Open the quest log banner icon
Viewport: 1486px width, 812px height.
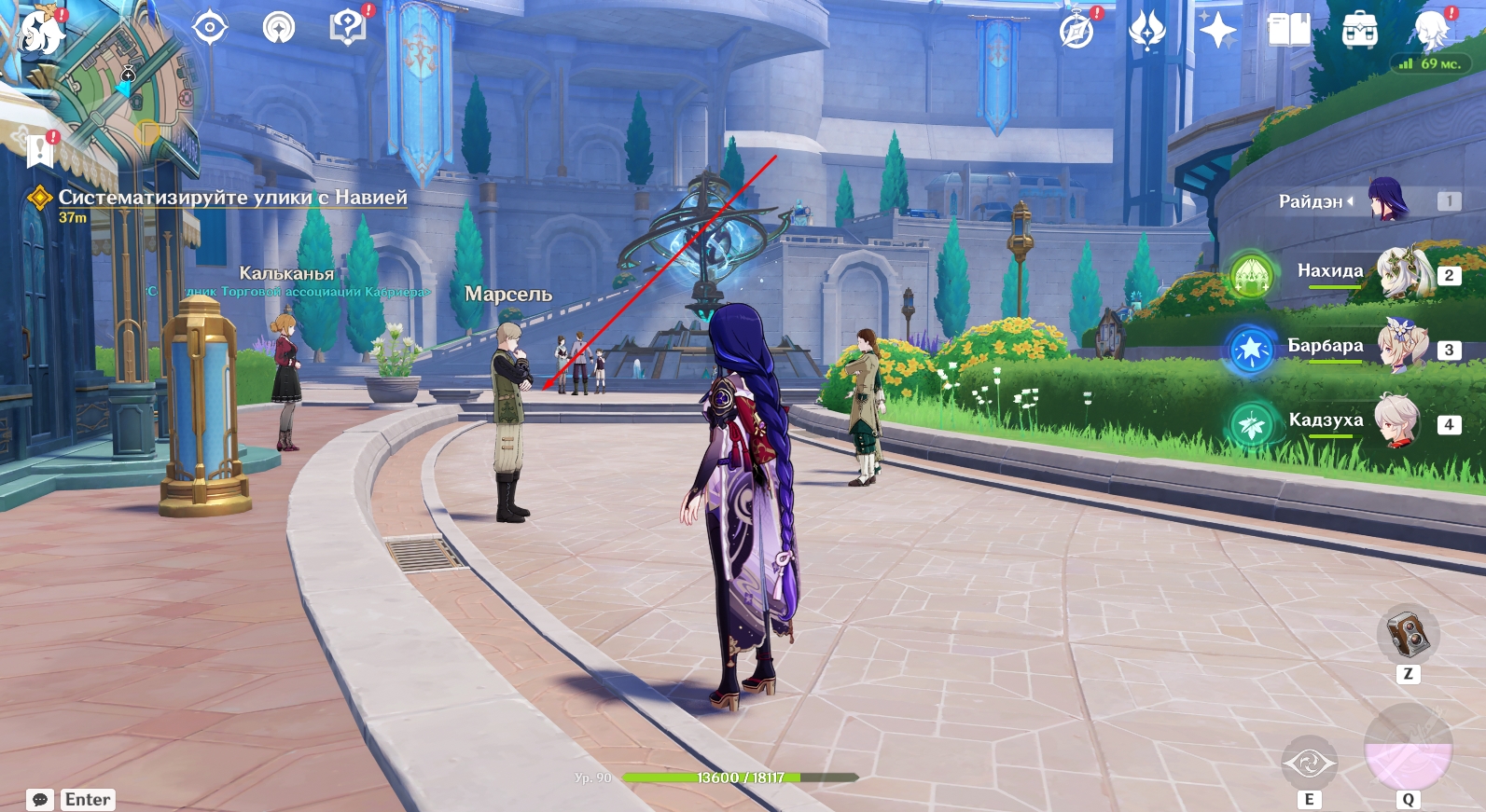(x=40, y=149)
